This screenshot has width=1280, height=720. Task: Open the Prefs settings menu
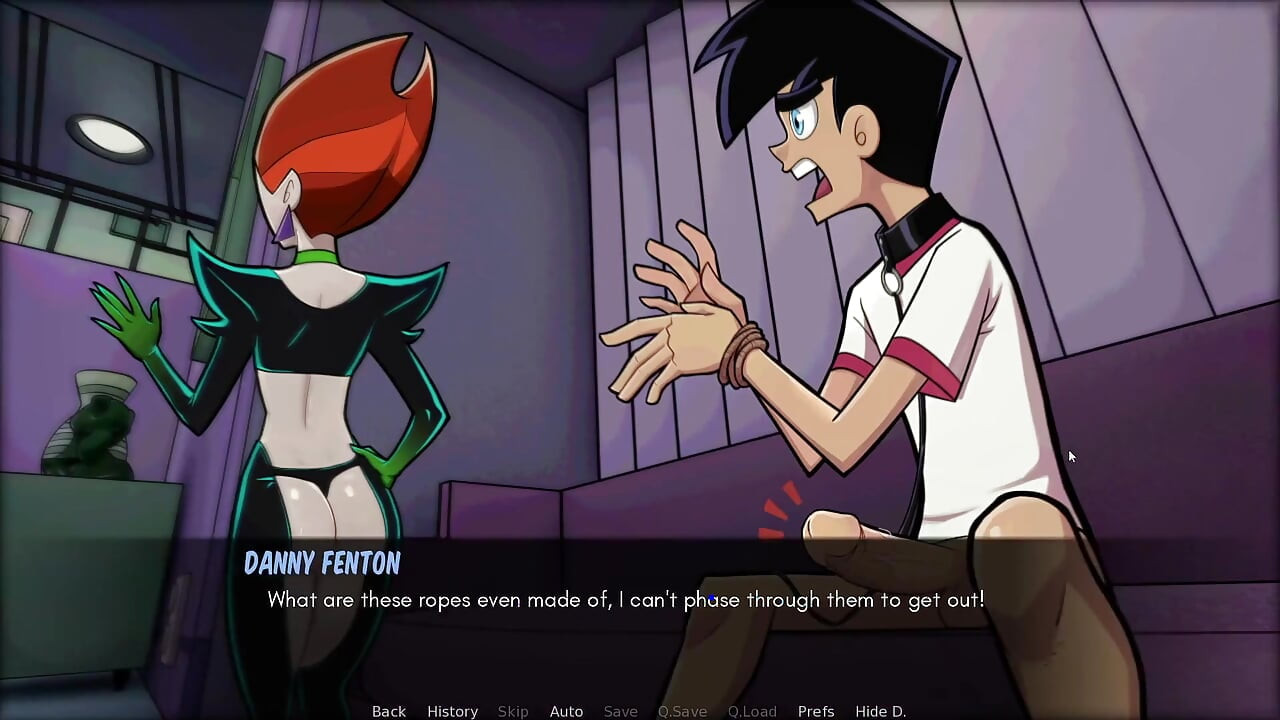pos(816,711)
